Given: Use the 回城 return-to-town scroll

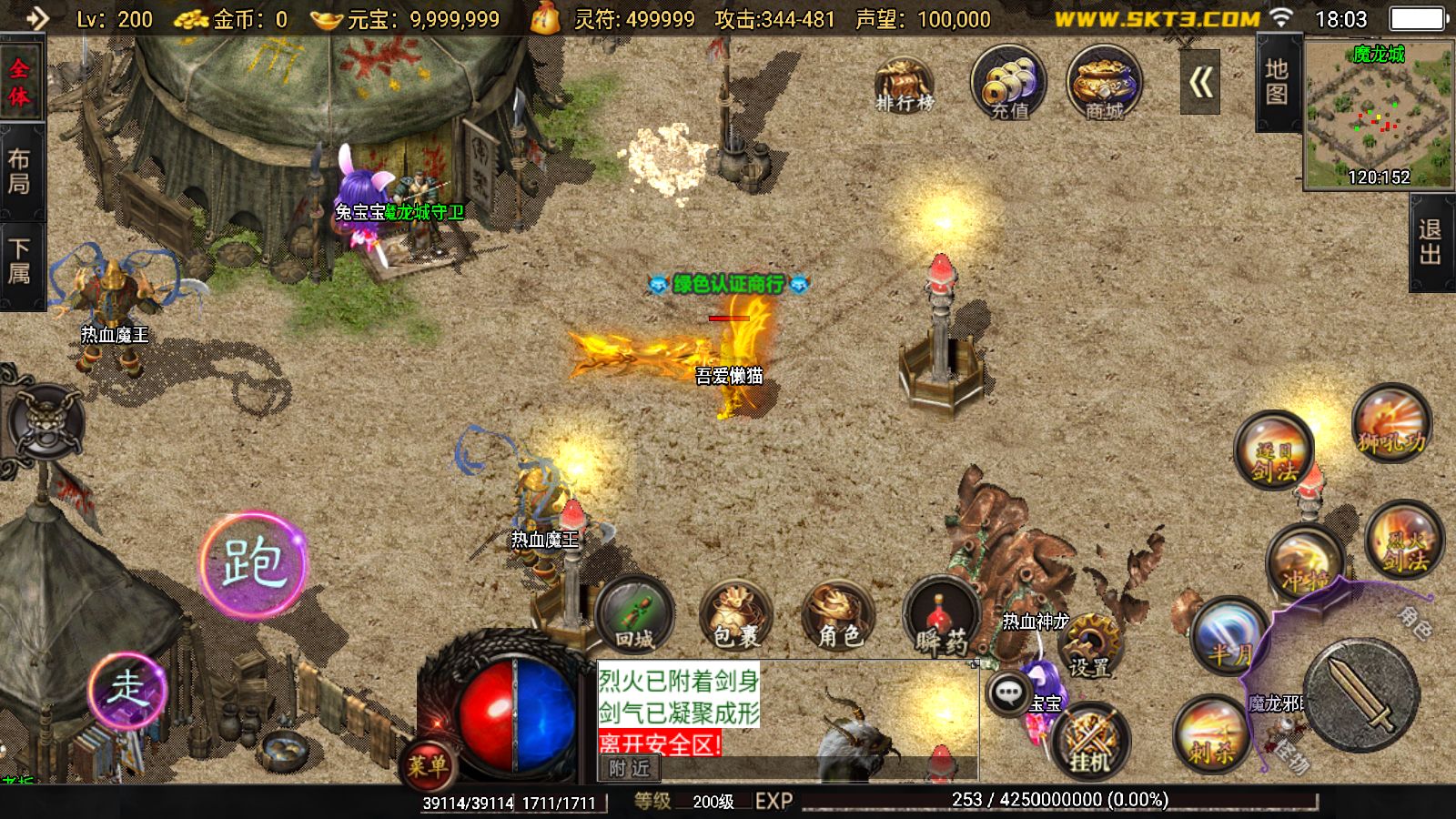Looking at the screenshot, I should tap(635, 615).
